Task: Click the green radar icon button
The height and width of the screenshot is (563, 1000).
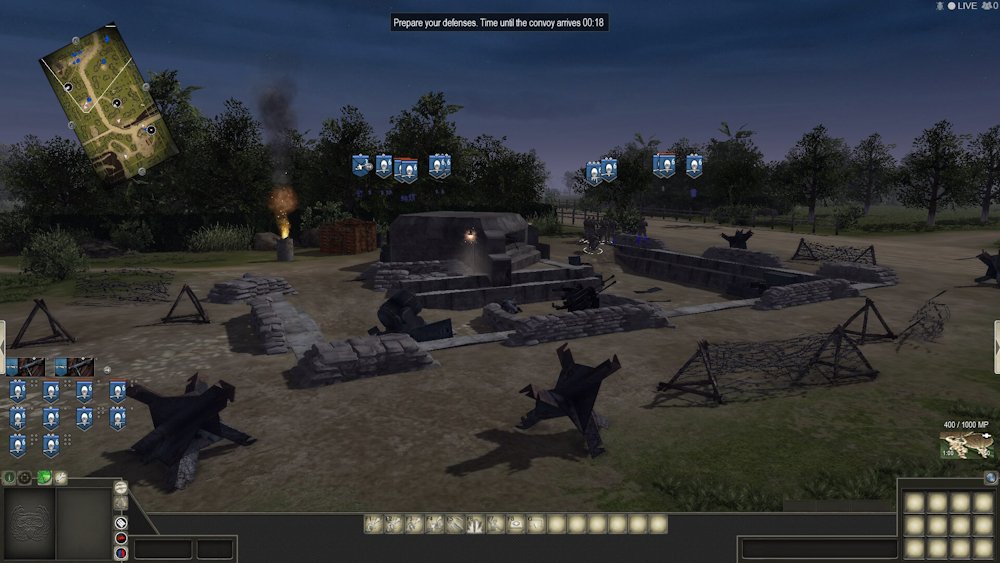Action: [x=43, y=478]
